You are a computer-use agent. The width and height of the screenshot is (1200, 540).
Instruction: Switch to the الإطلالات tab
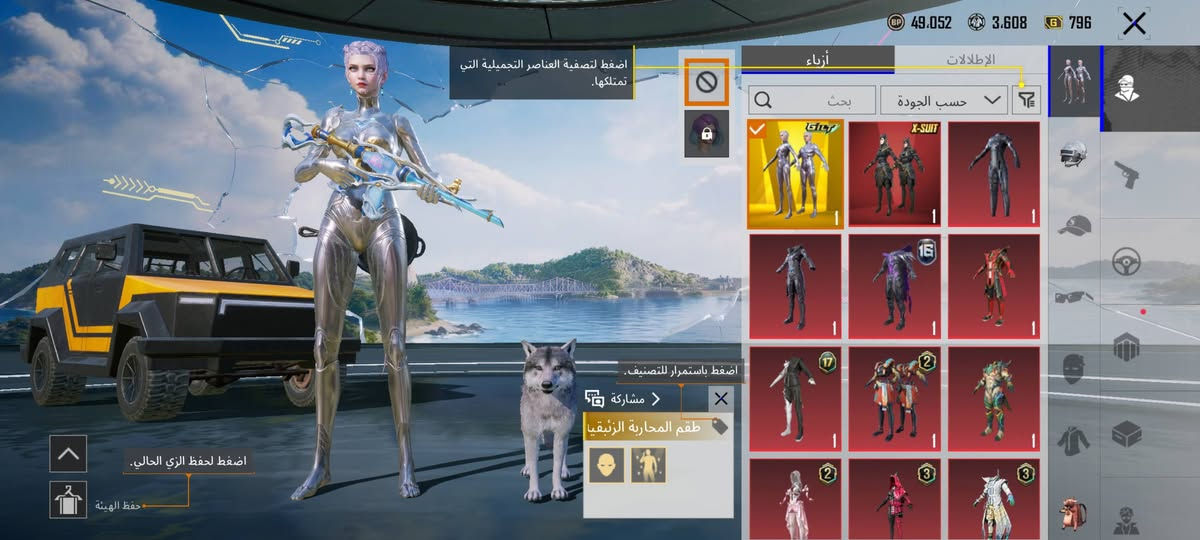[969, 59]
